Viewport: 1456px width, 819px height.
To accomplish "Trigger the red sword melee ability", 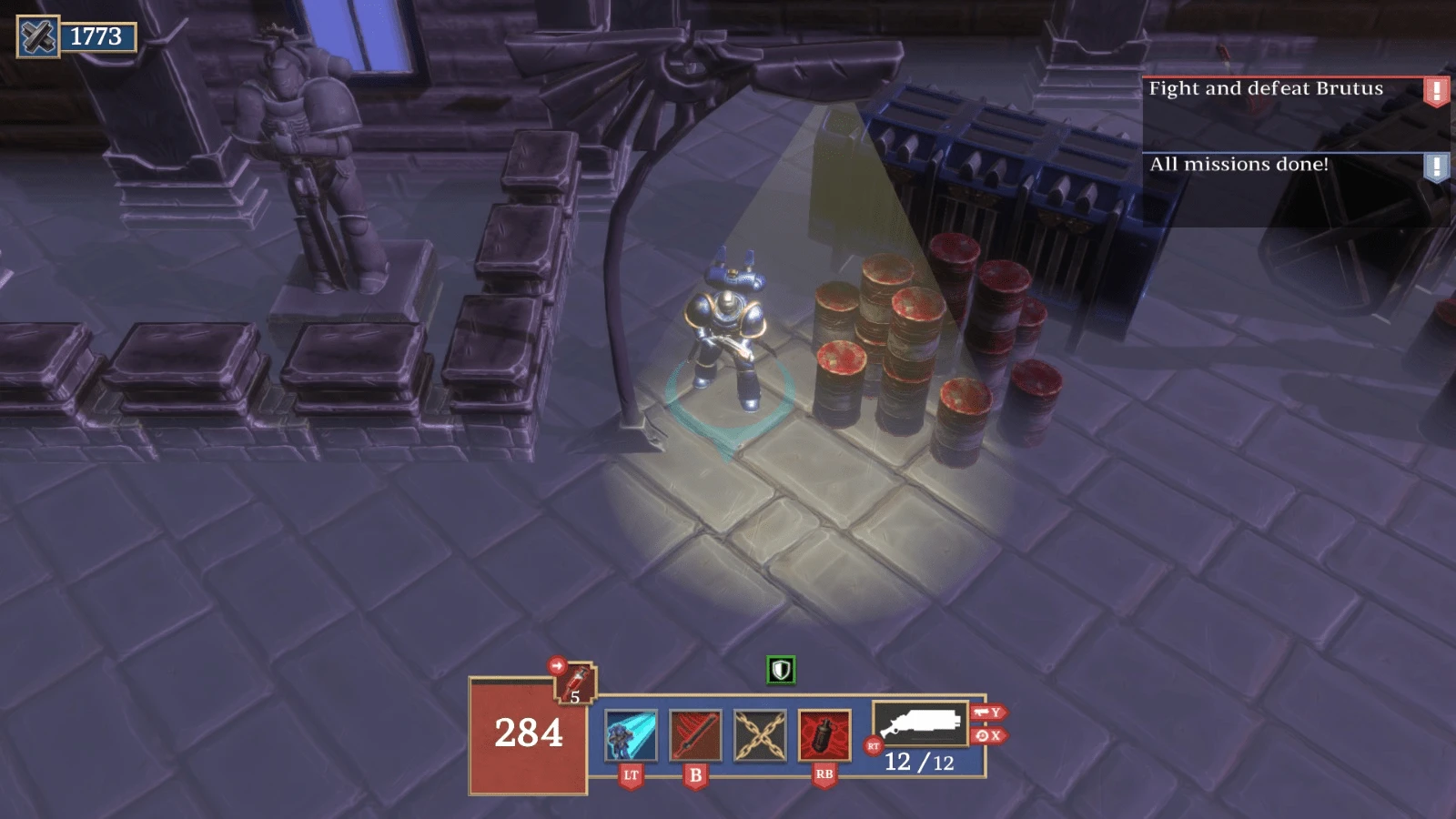I will coord(695,734).
